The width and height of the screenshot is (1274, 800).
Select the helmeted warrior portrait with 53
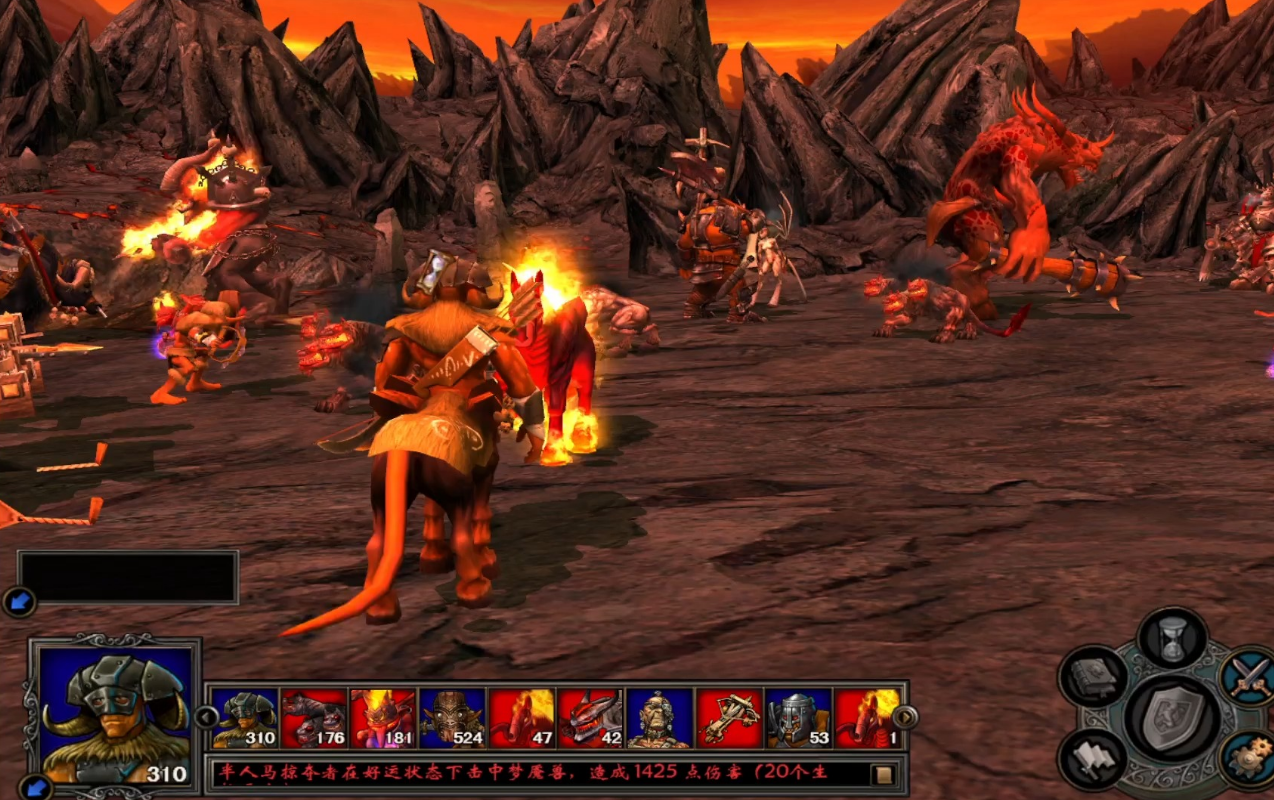pos(798,718)
